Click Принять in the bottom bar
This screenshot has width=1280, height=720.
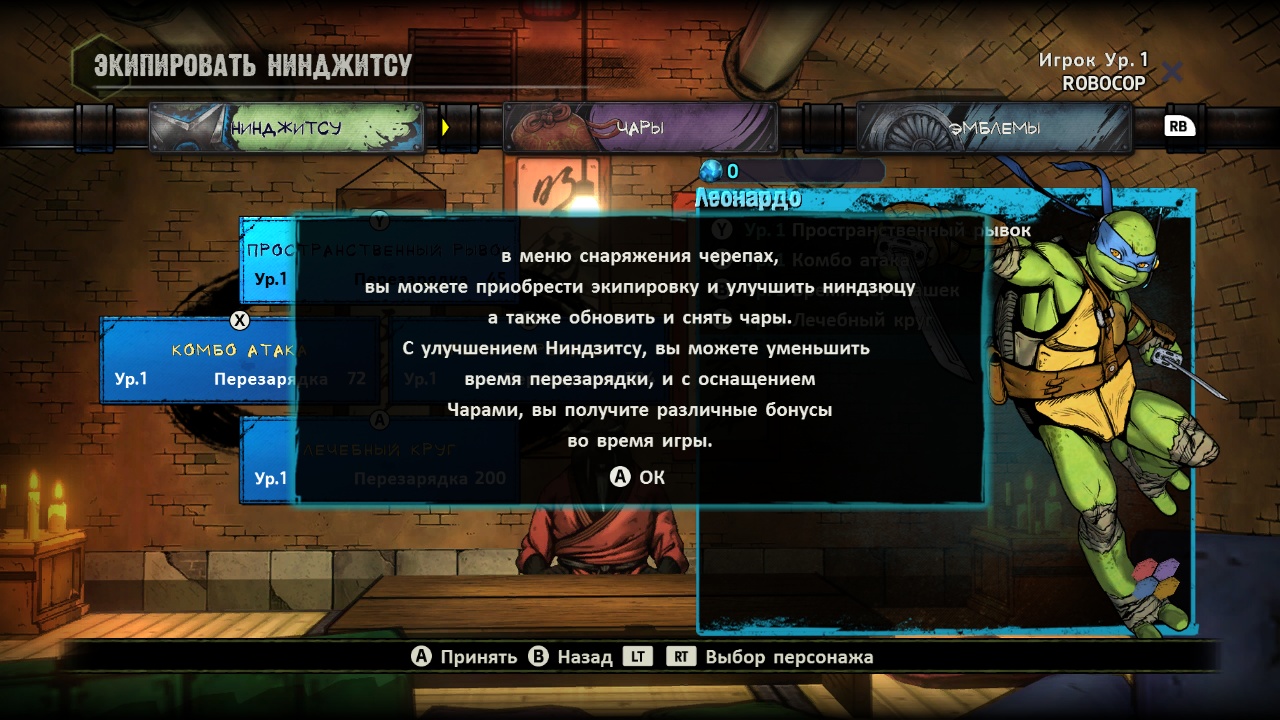click(x=465, y=657)
